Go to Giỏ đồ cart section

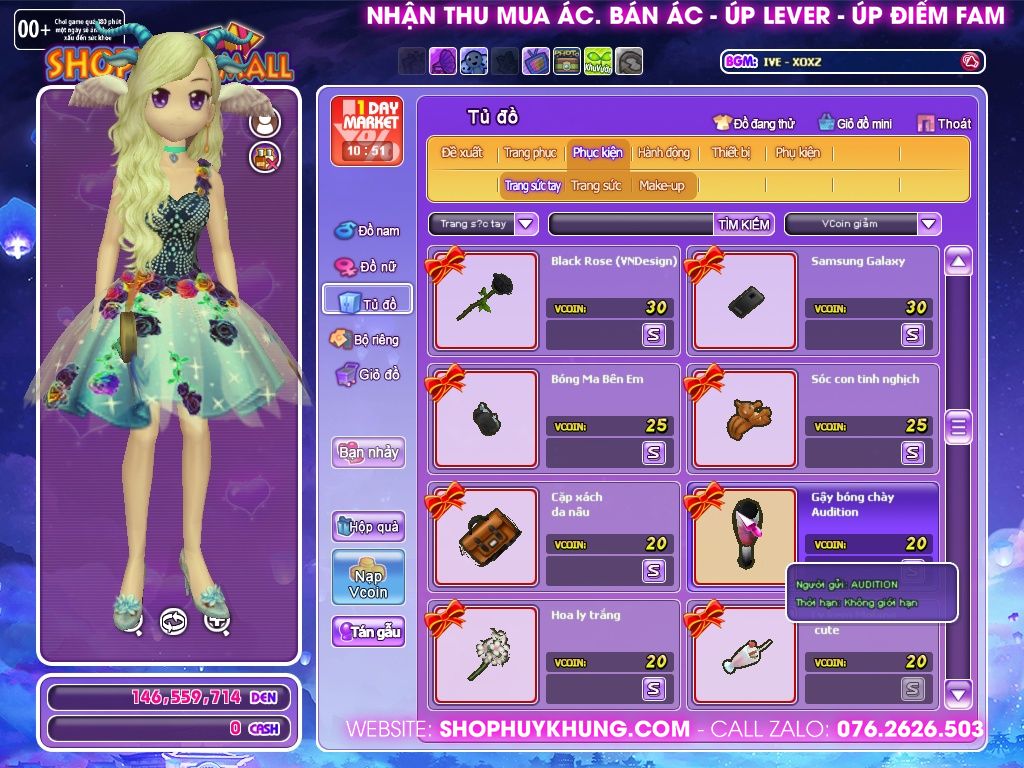click(x=367, y=375)
